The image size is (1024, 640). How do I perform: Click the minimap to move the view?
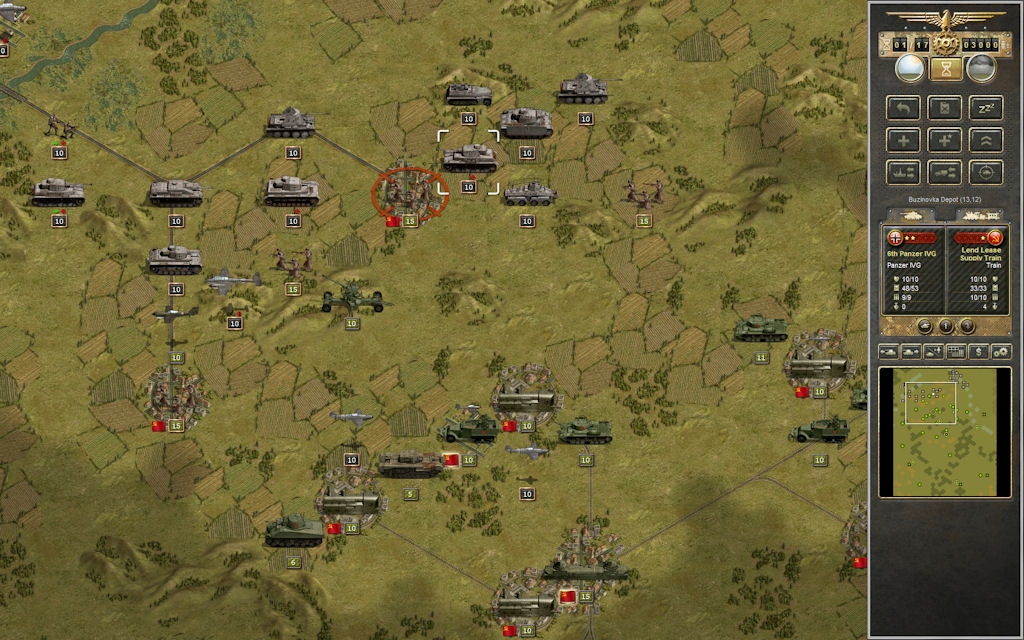pos(945,431)
